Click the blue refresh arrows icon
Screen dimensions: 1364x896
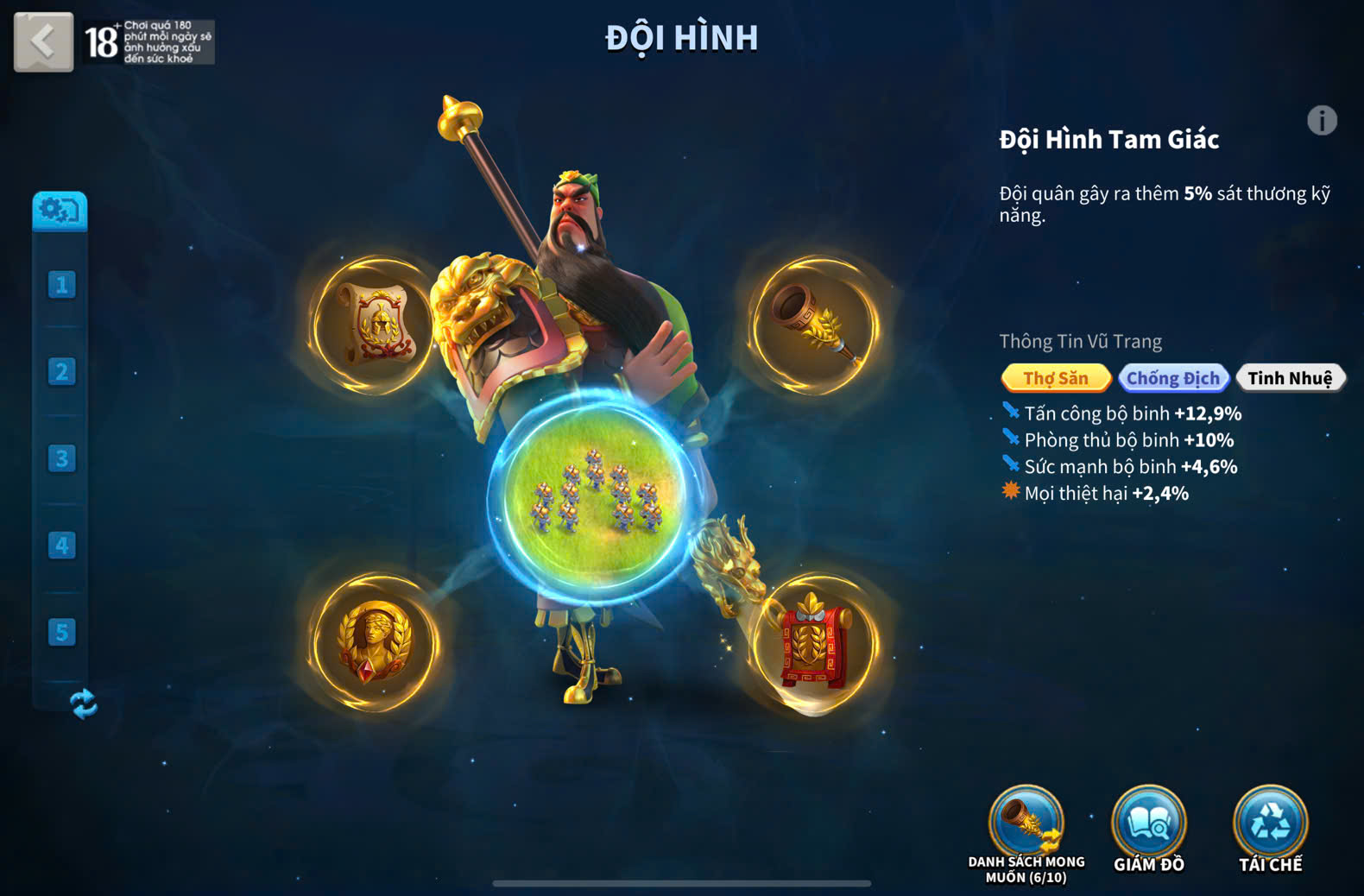(x=84, y=704)
